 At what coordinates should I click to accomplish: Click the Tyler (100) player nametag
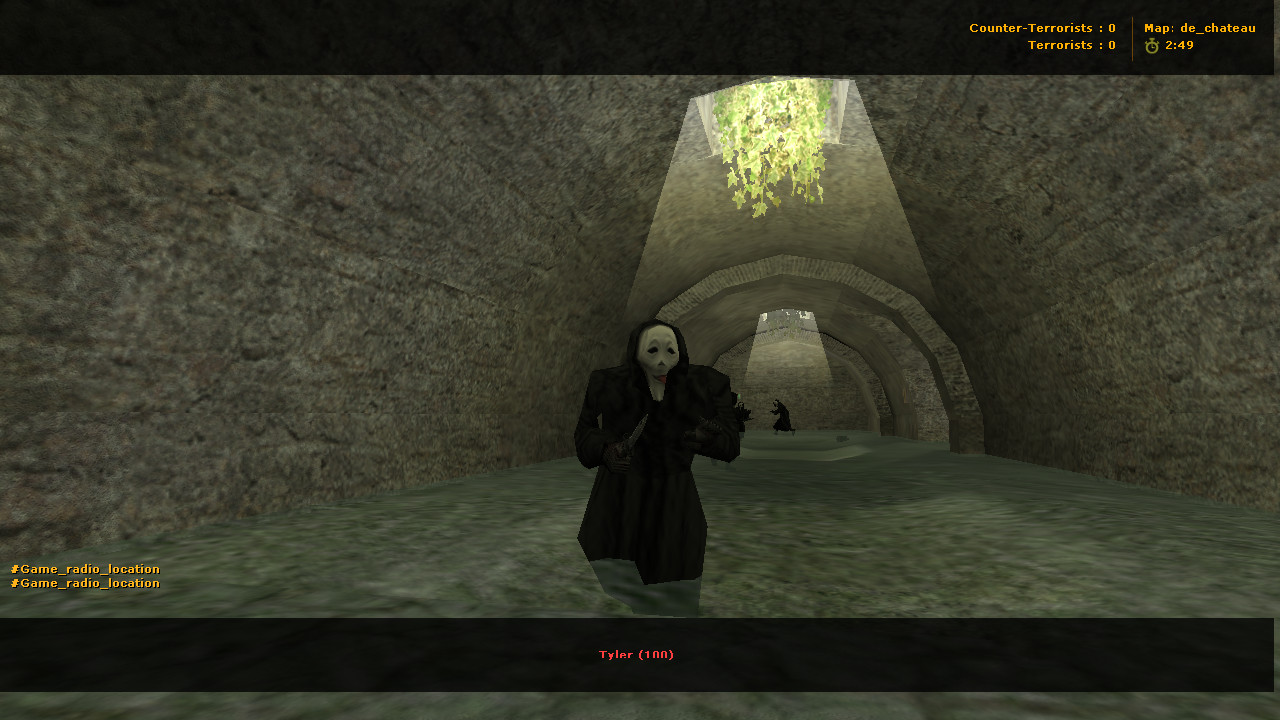[636, 654]
